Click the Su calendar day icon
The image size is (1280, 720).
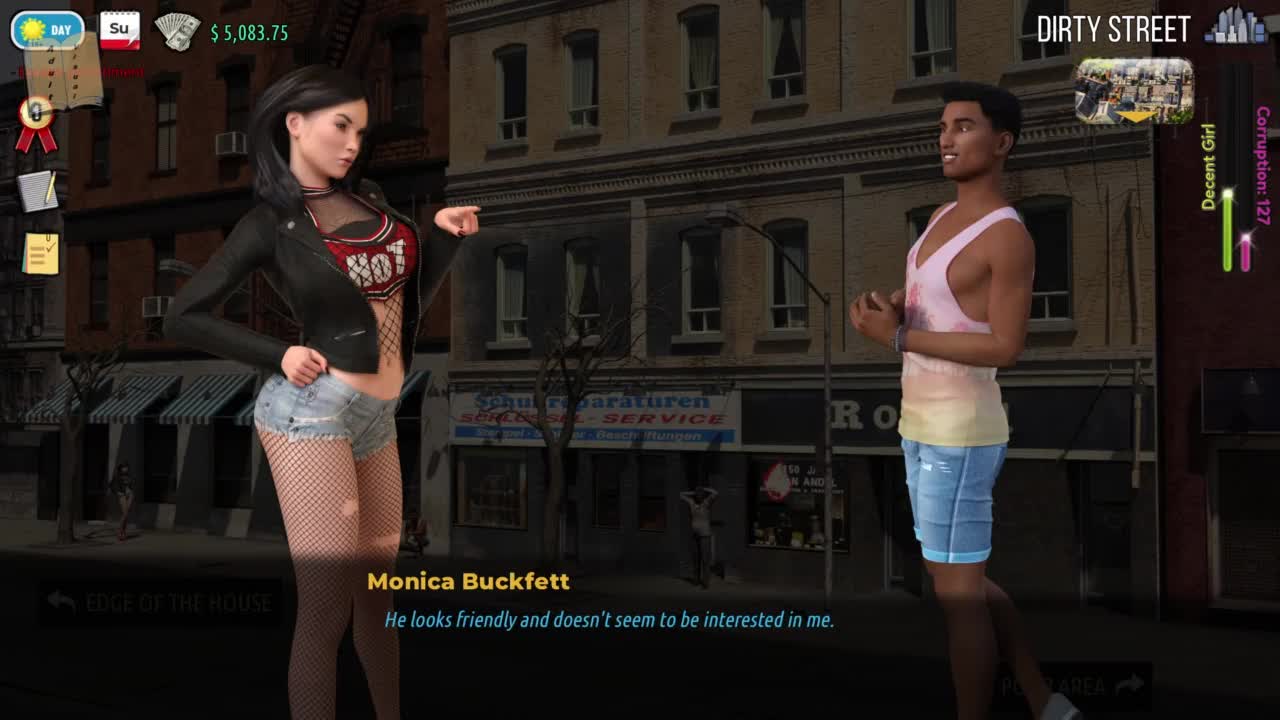pyautogui.click(x=120, y=30)
